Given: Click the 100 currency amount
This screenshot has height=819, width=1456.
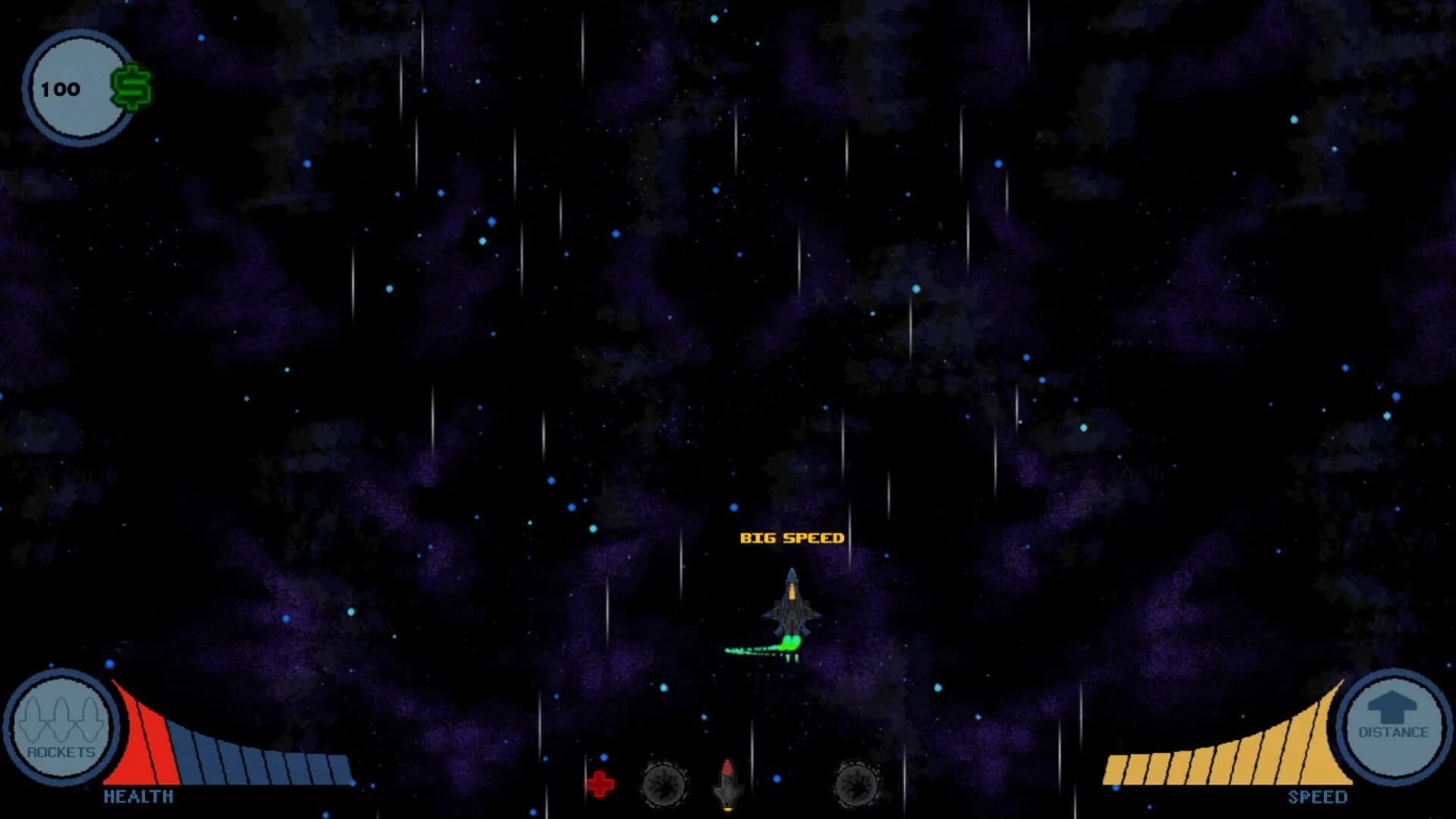Looking at the screenshot, I should (61, 88).
